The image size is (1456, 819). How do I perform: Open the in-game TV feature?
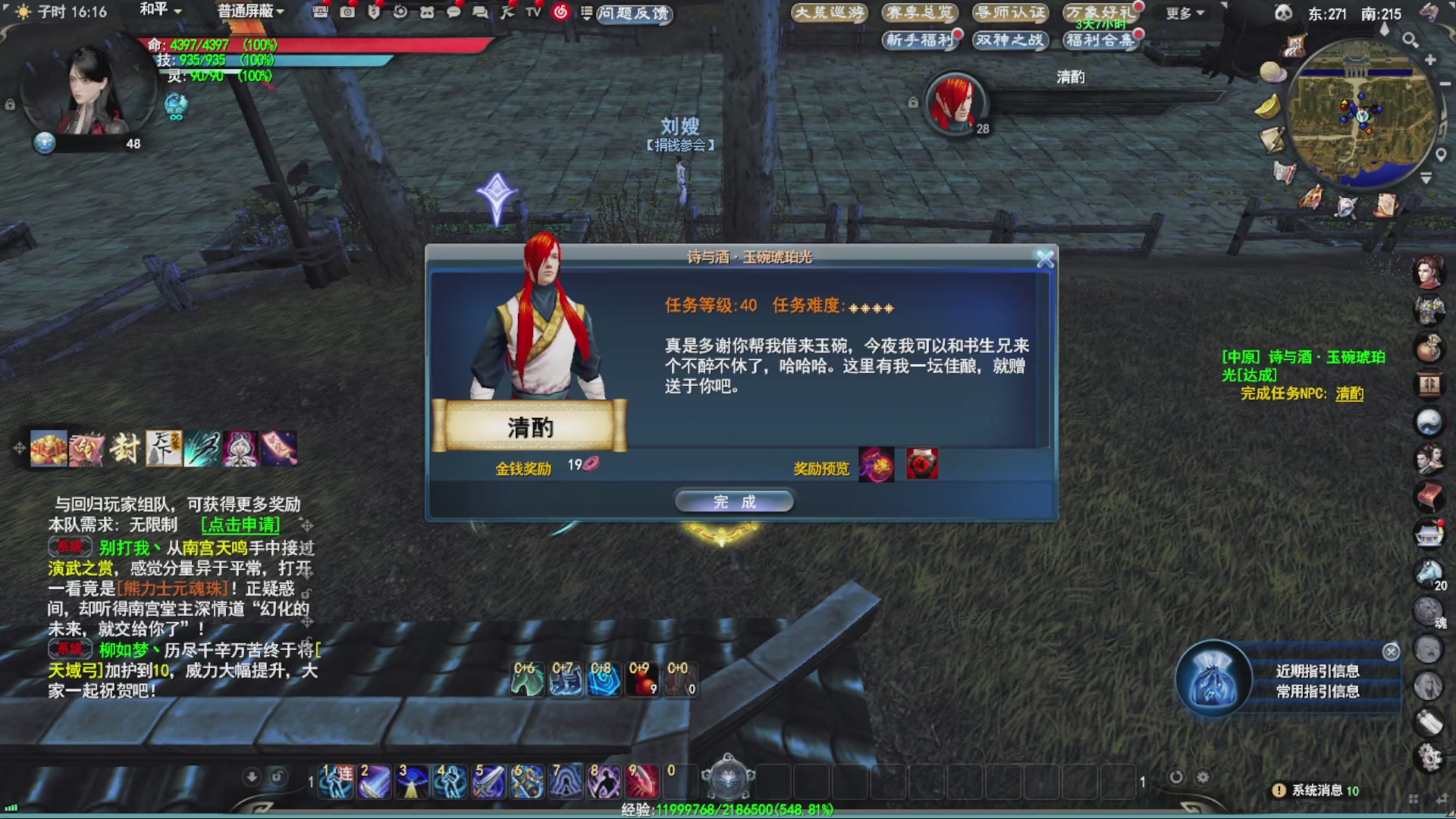tap(533, 13)
